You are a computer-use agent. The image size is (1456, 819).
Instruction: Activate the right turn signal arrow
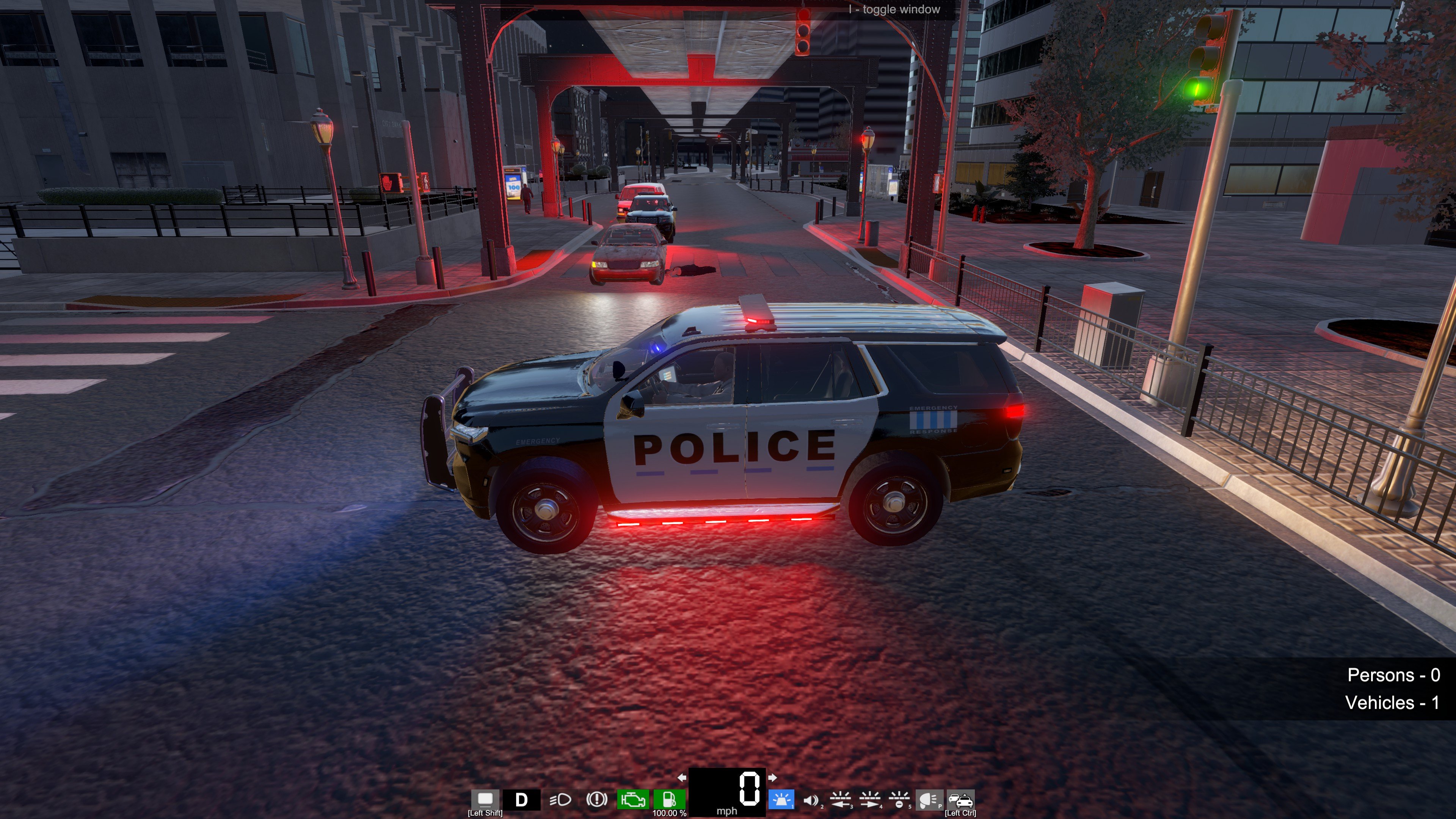[772, 778]
